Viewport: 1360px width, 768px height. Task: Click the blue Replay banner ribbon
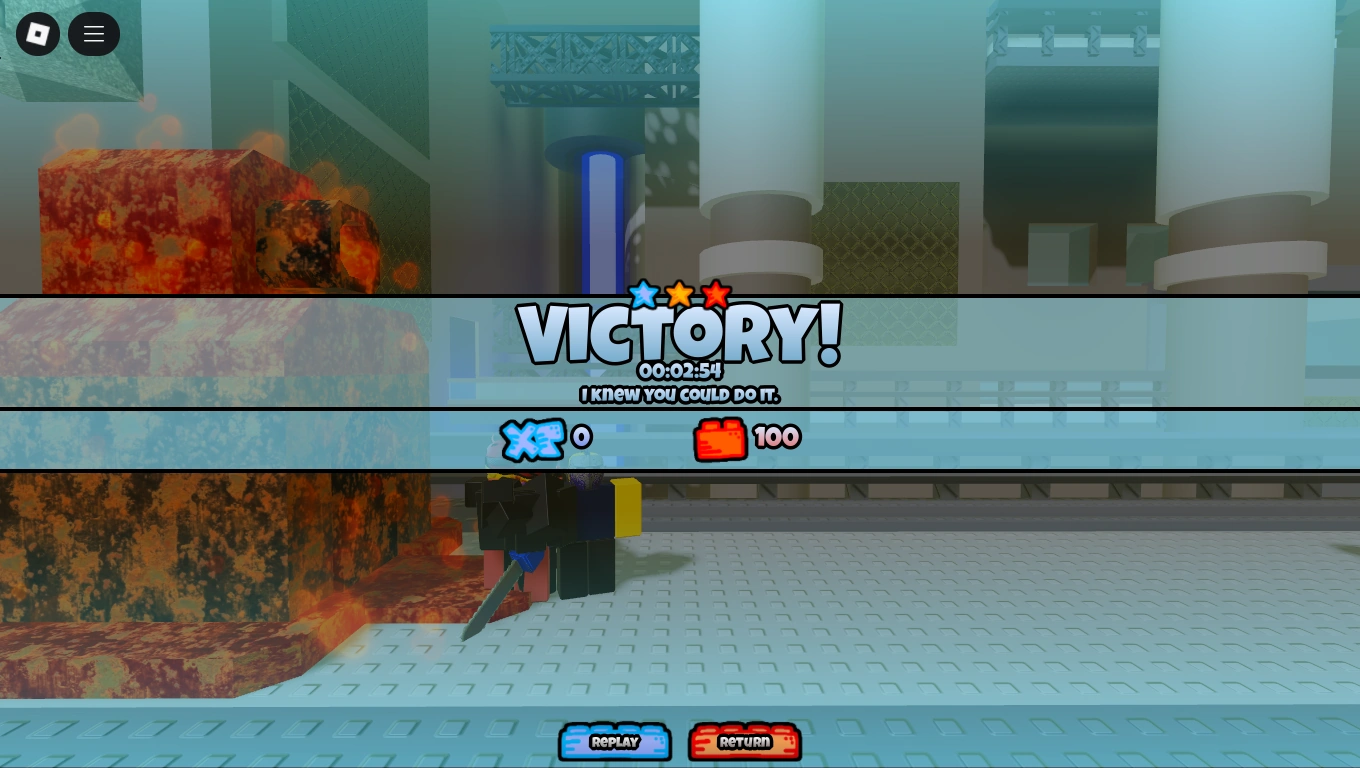click(614, 742)
